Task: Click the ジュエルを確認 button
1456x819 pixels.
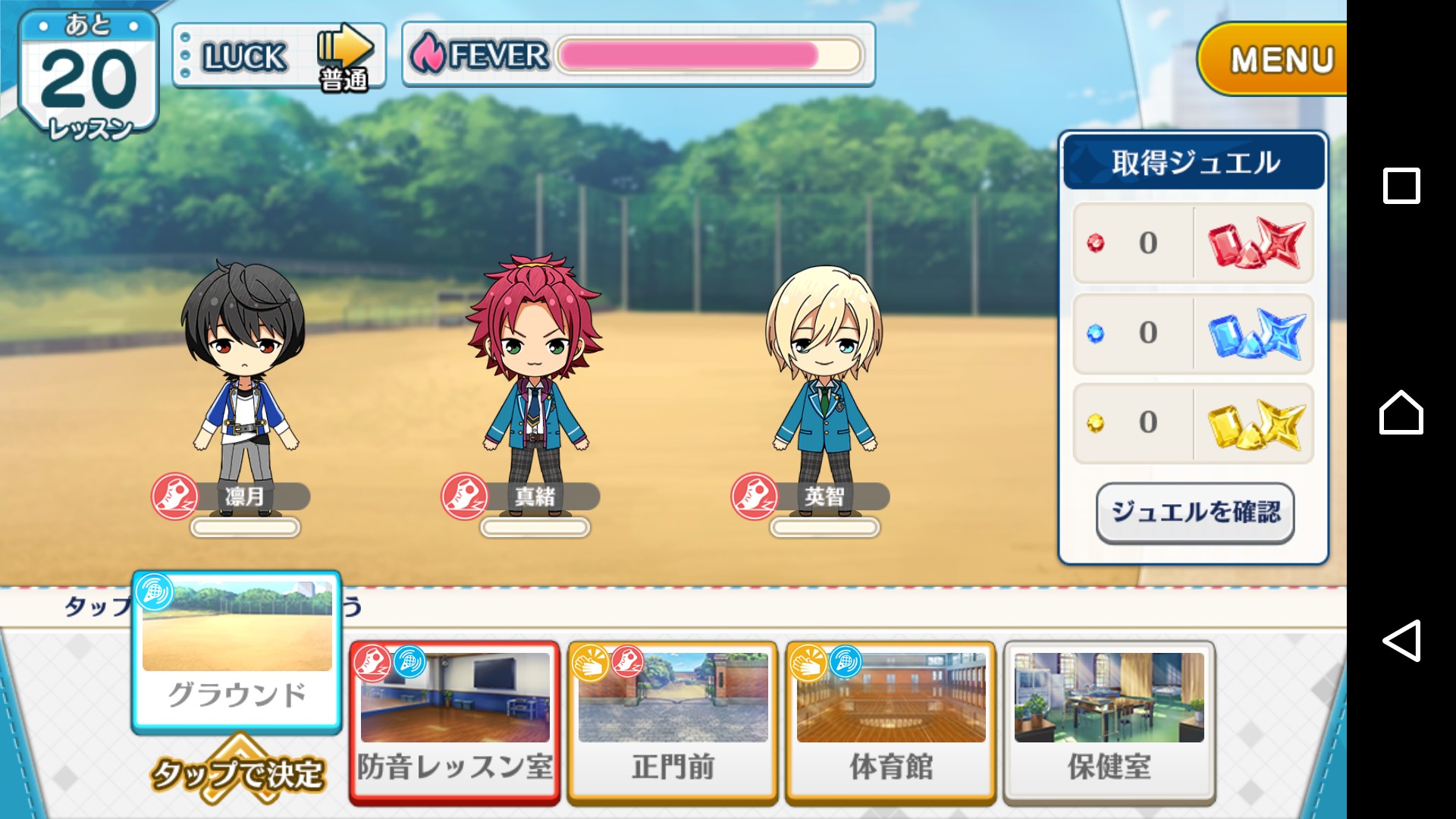Action: click(1195, 513)
